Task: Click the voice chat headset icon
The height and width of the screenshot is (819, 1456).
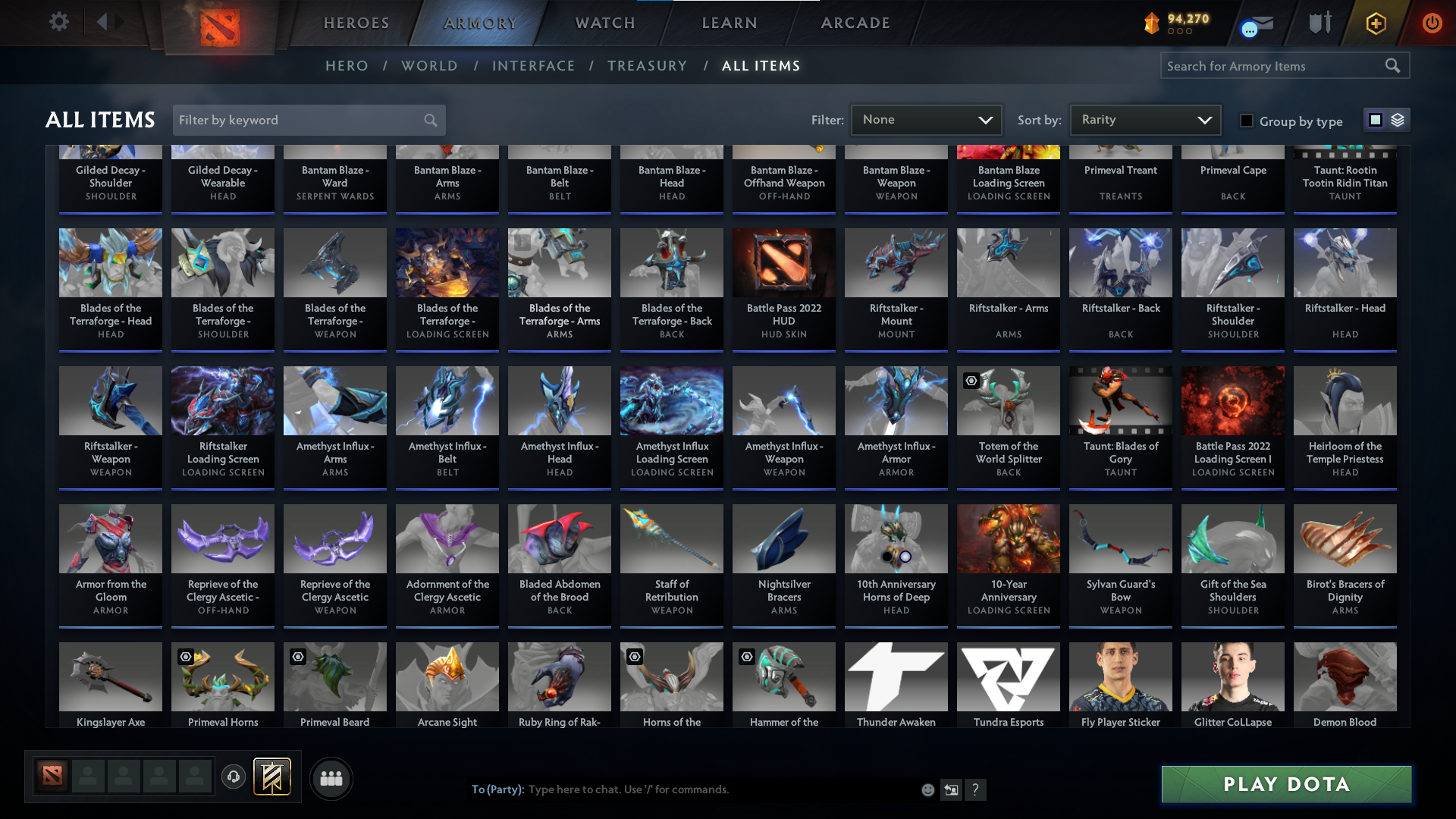Action: point(233,777)
